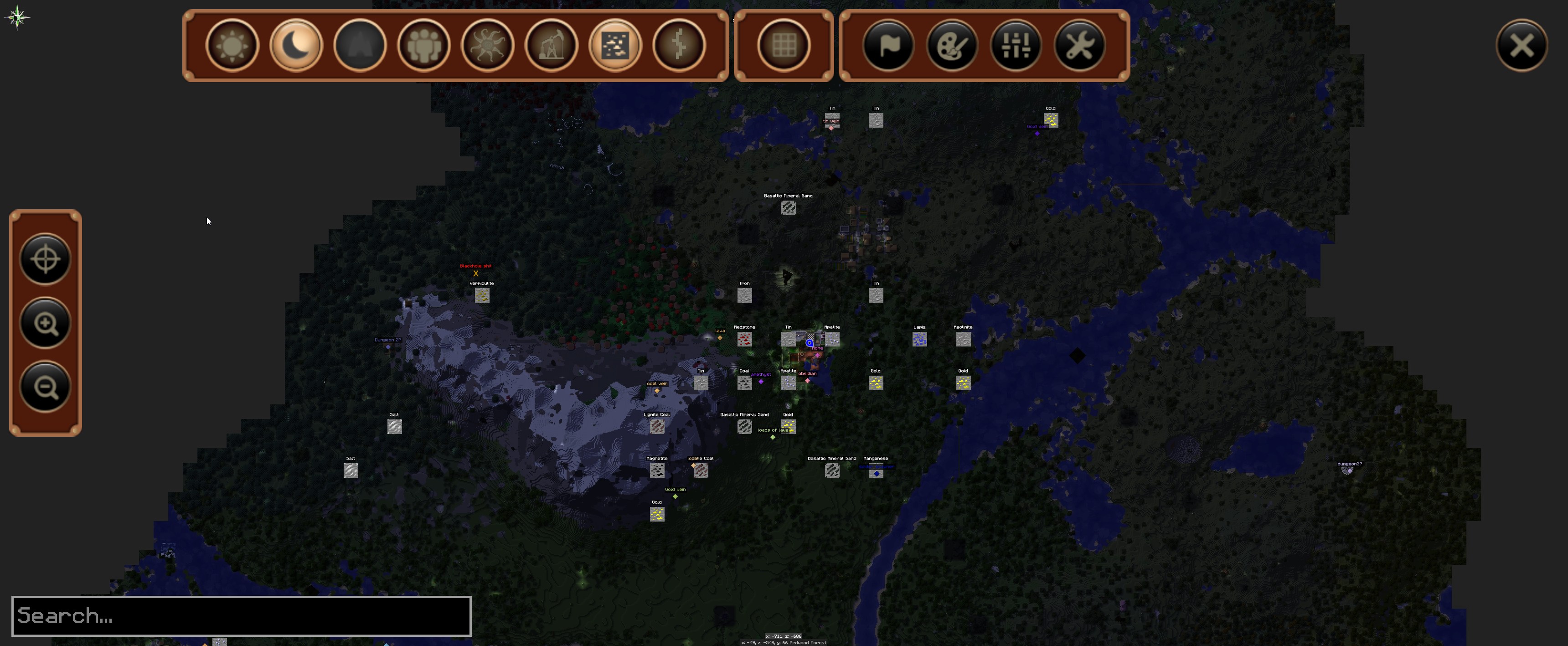1568x646 pixels.
Task: Center the map with the crosshair button
Action: [46, 259]
